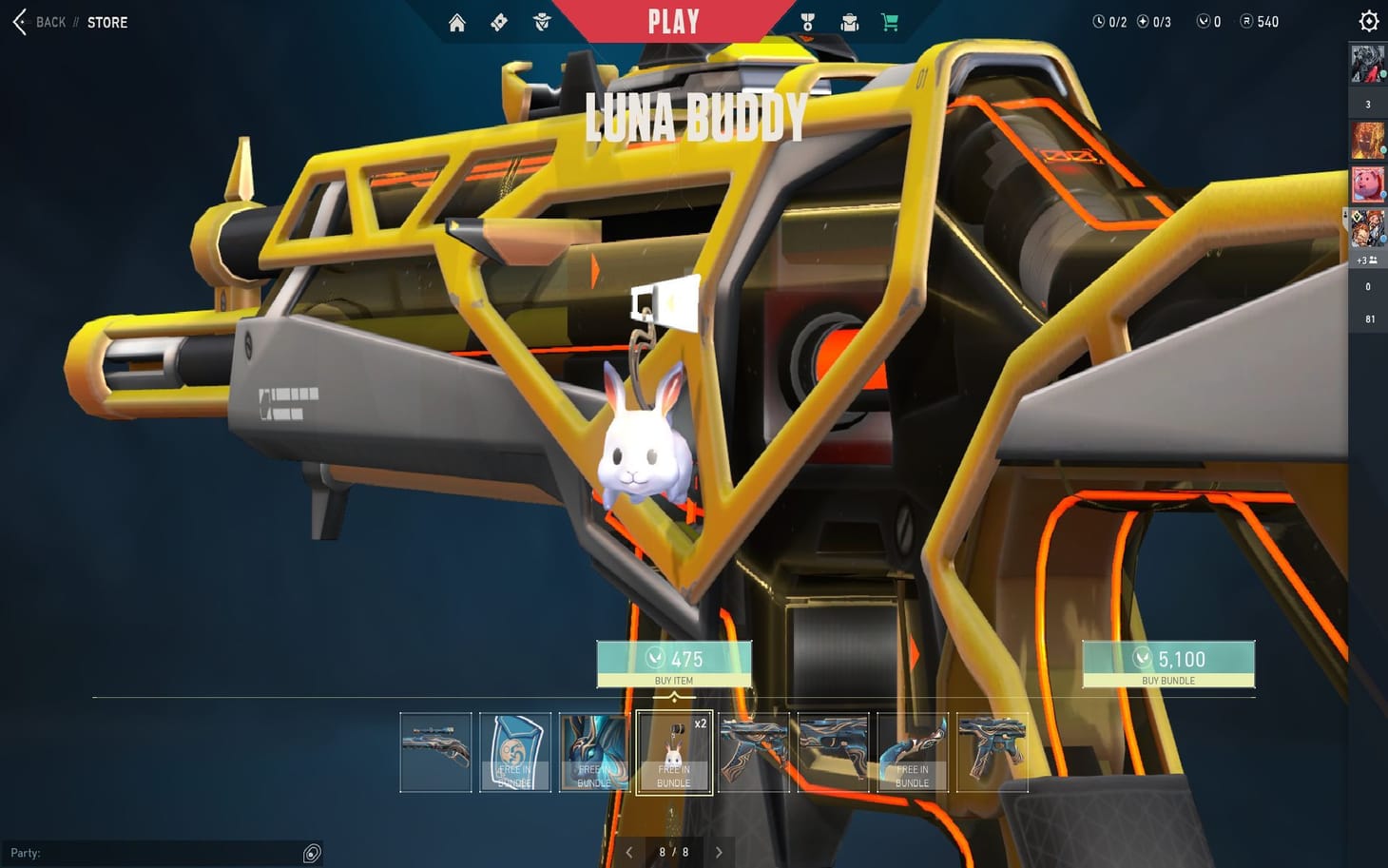Image resolution: width=1388 pixels, height=868 pixels.
Task: Open the Collection backpack icon
Action: coord(849,22)
